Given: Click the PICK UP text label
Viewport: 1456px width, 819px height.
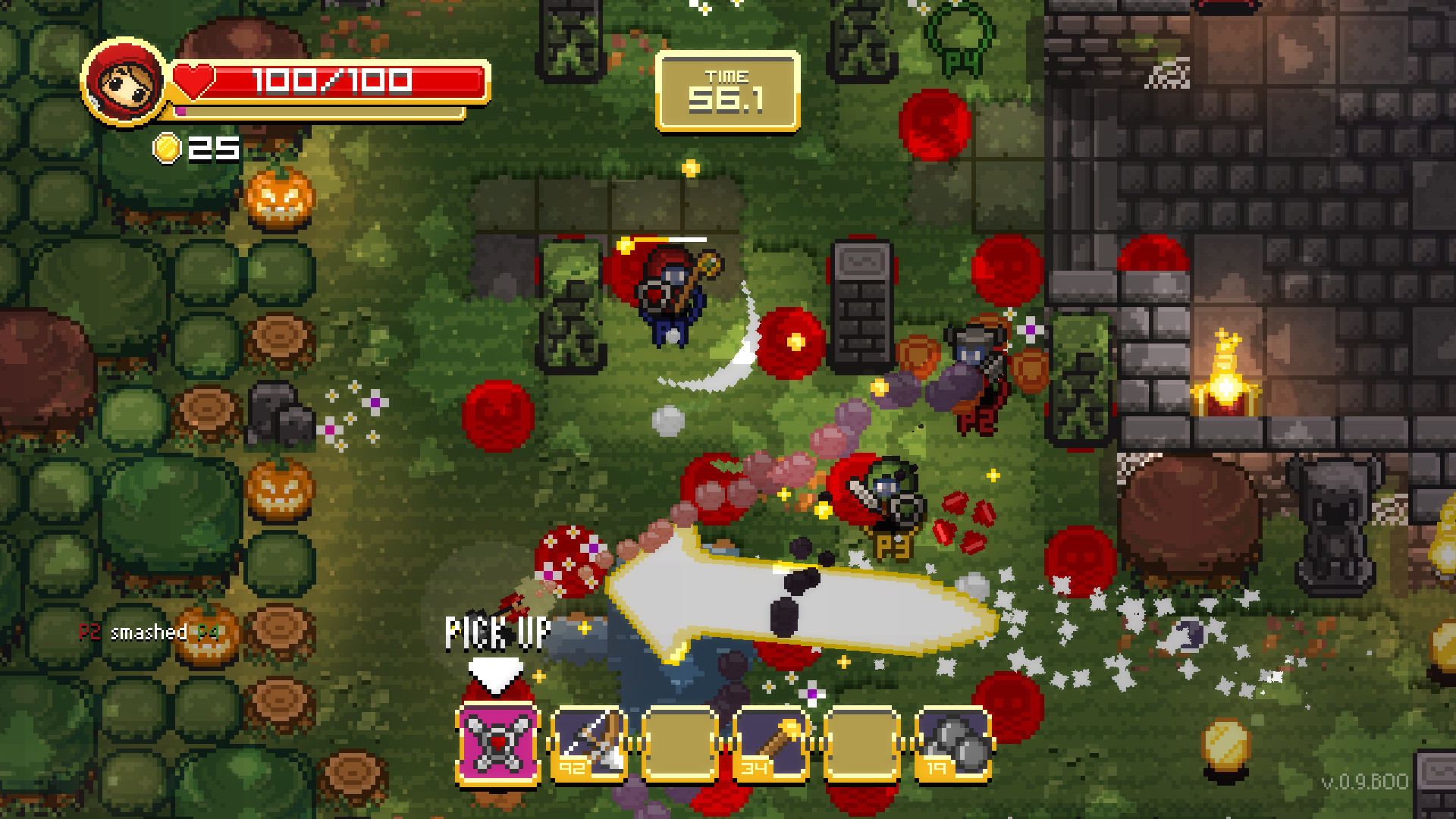Looking at the screenshot, I should tap(497, 632).
